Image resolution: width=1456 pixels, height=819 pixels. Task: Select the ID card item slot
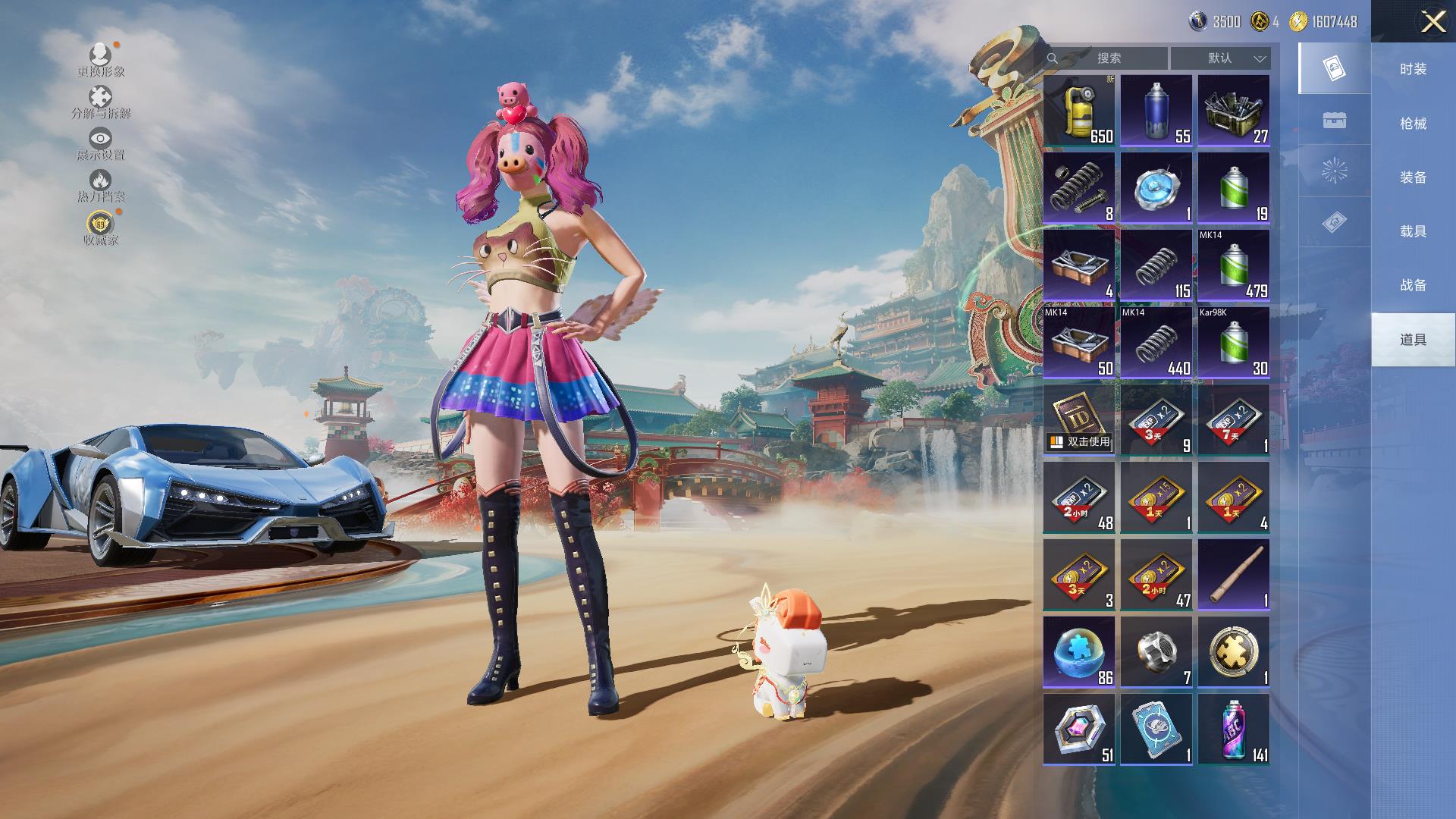click(x=1079, y=419)
